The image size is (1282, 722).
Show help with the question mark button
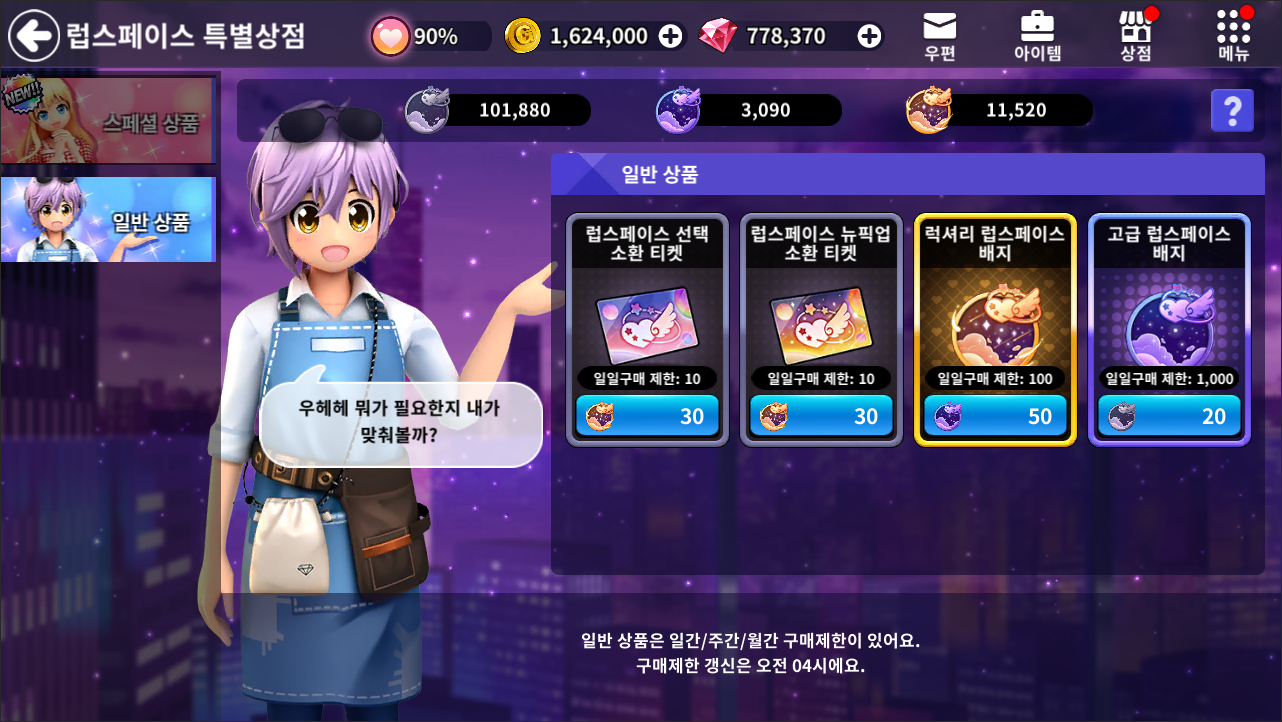[x=1232, y=110]
